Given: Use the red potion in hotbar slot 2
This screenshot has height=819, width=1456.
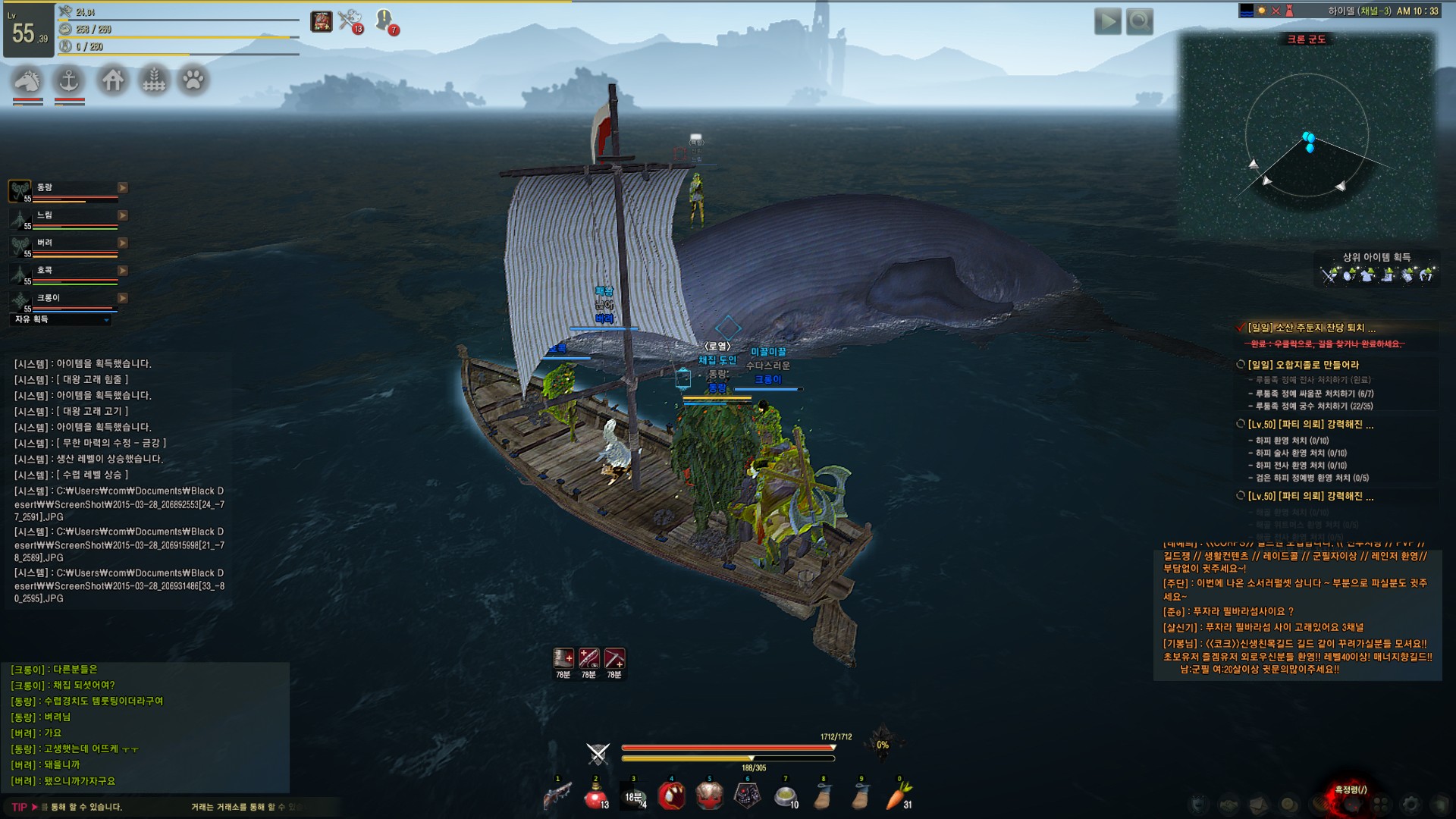Looking at the screenshot, I should tap(595, 796).
